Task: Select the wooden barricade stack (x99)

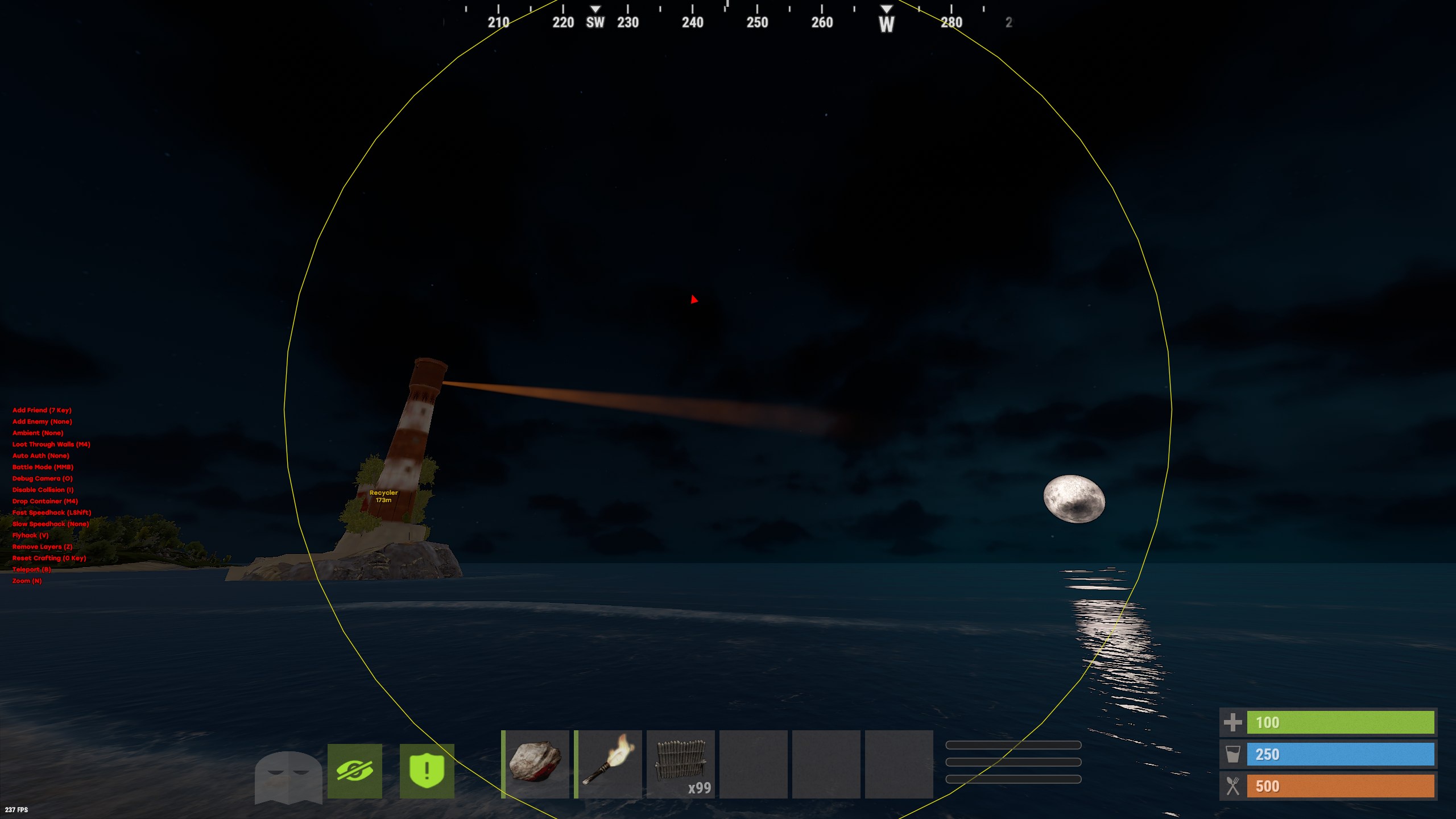Action: tap(681, 763)
